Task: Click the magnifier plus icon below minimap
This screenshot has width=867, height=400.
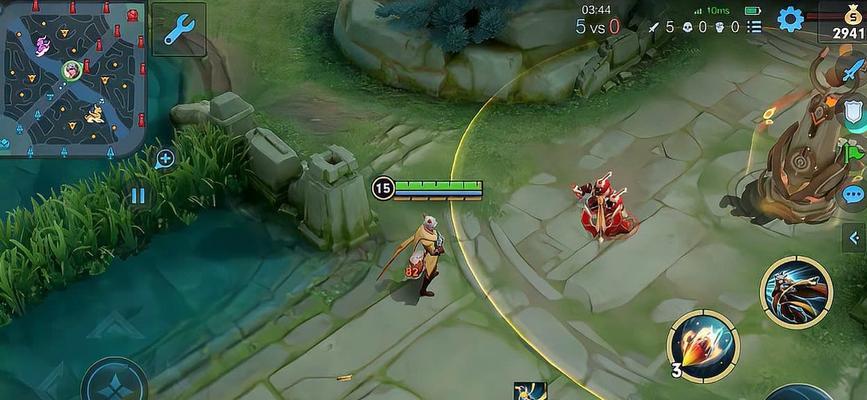Action: 165,158
